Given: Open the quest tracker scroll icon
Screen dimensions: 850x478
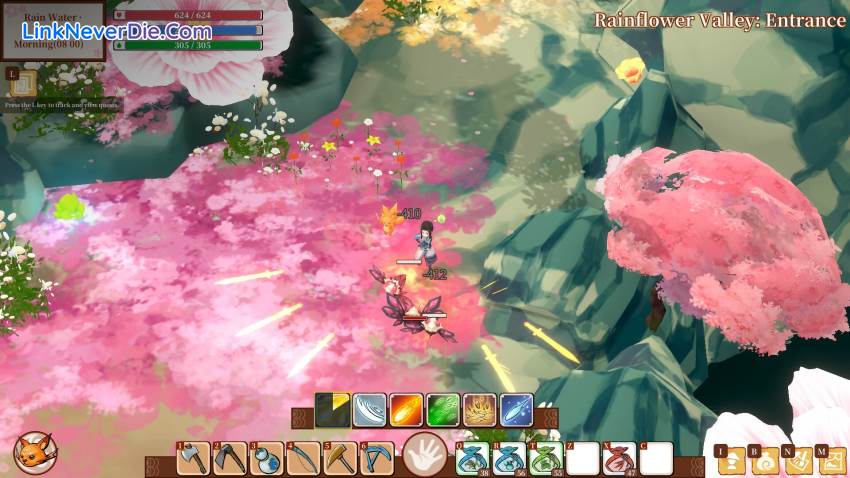Looking at the screenshot, I should point(22,82).
